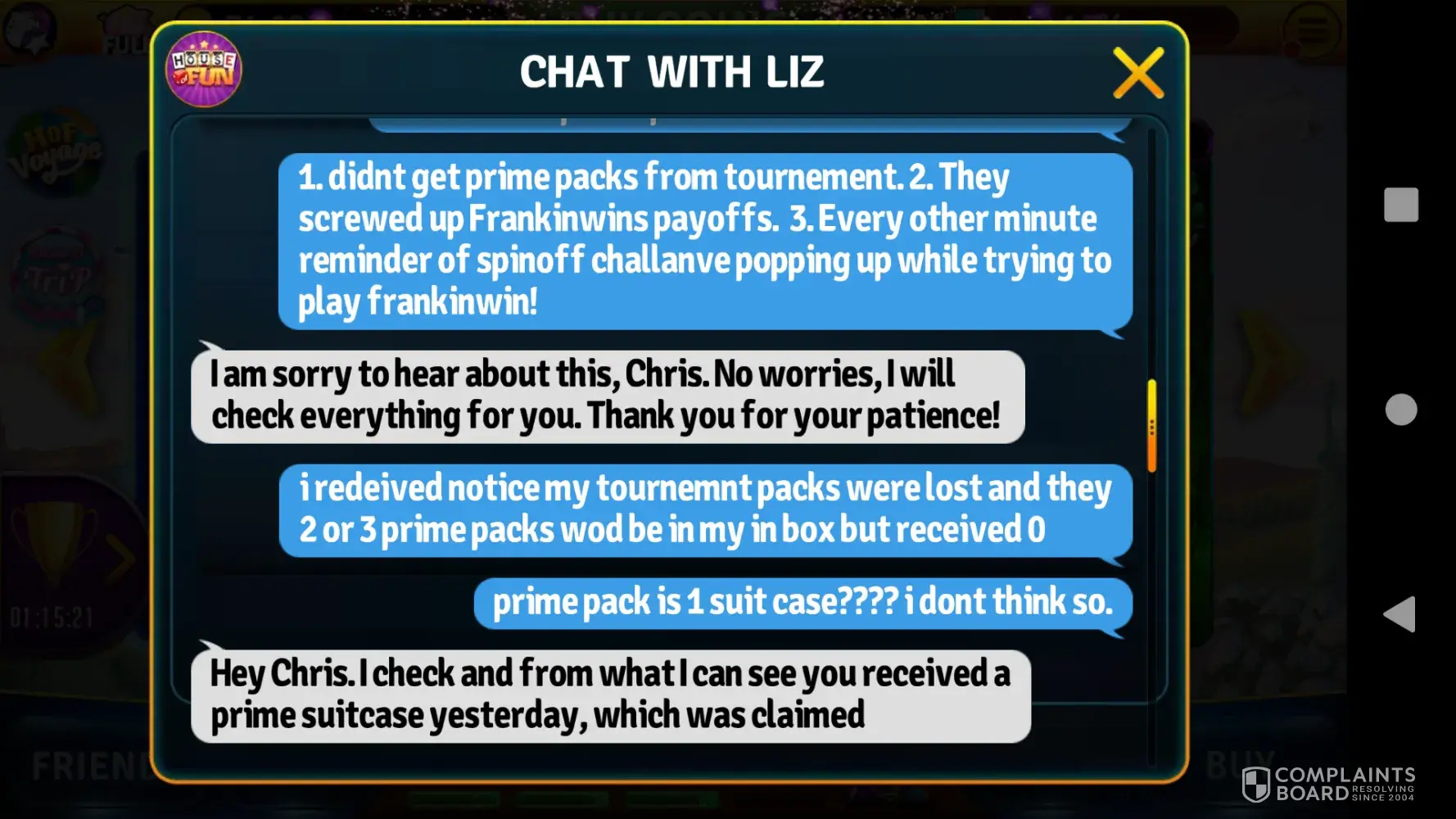This screenshot has height=819, width=1456.
Task: Select the numbered complaint list message
Action: click(x=704, y=240)
